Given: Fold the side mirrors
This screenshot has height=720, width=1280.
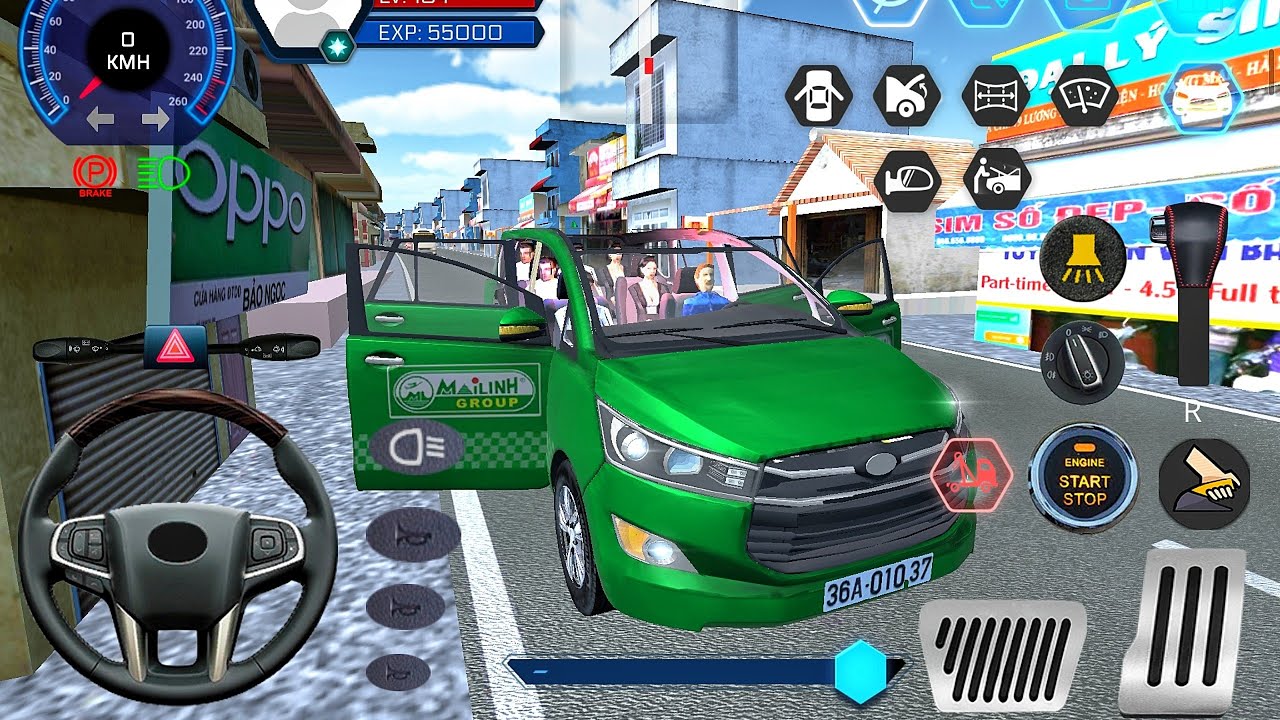Looking at the screenshot, I should [x=906, y=180].
